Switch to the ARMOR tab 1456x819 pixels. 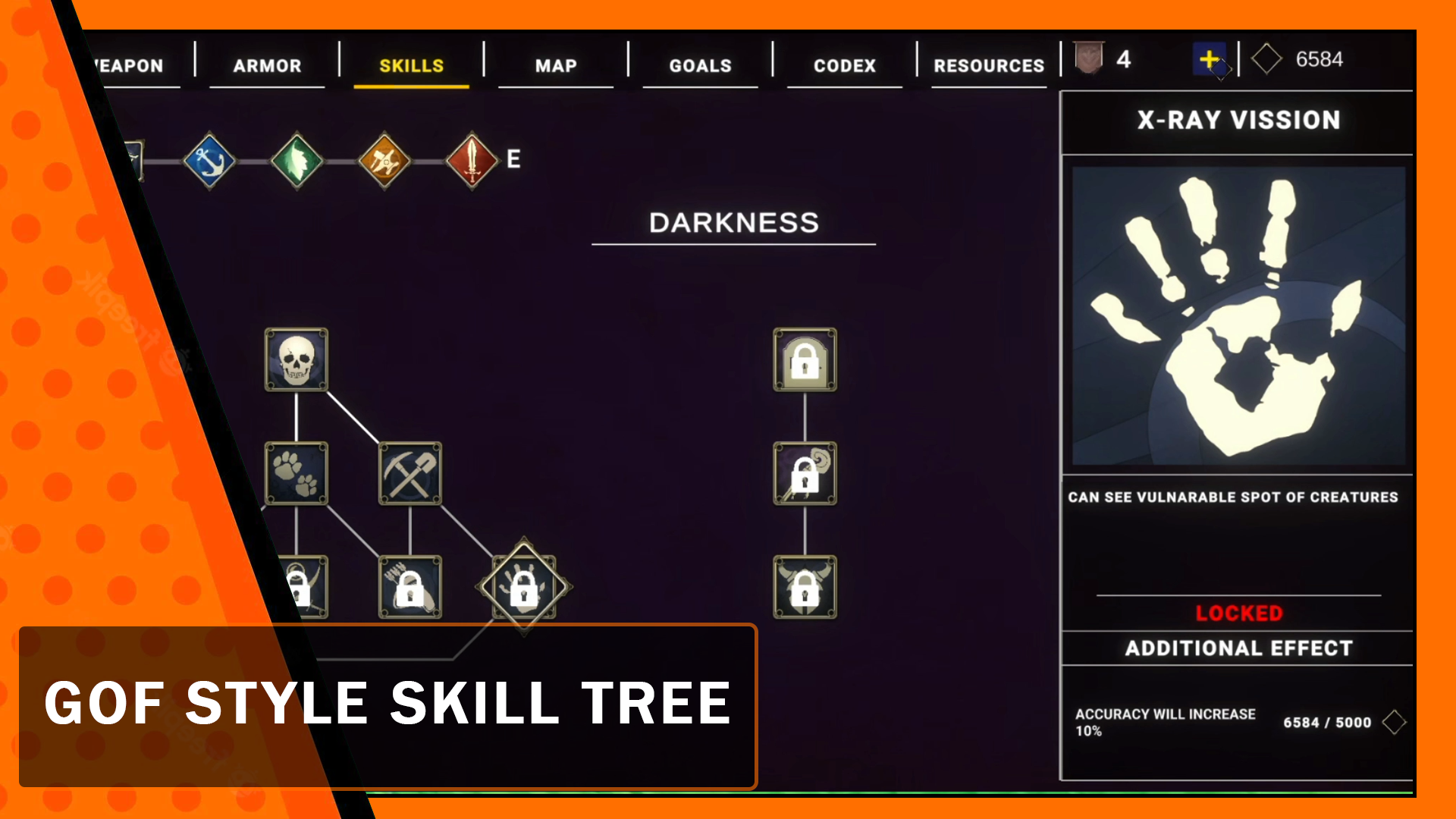point(267,65)
